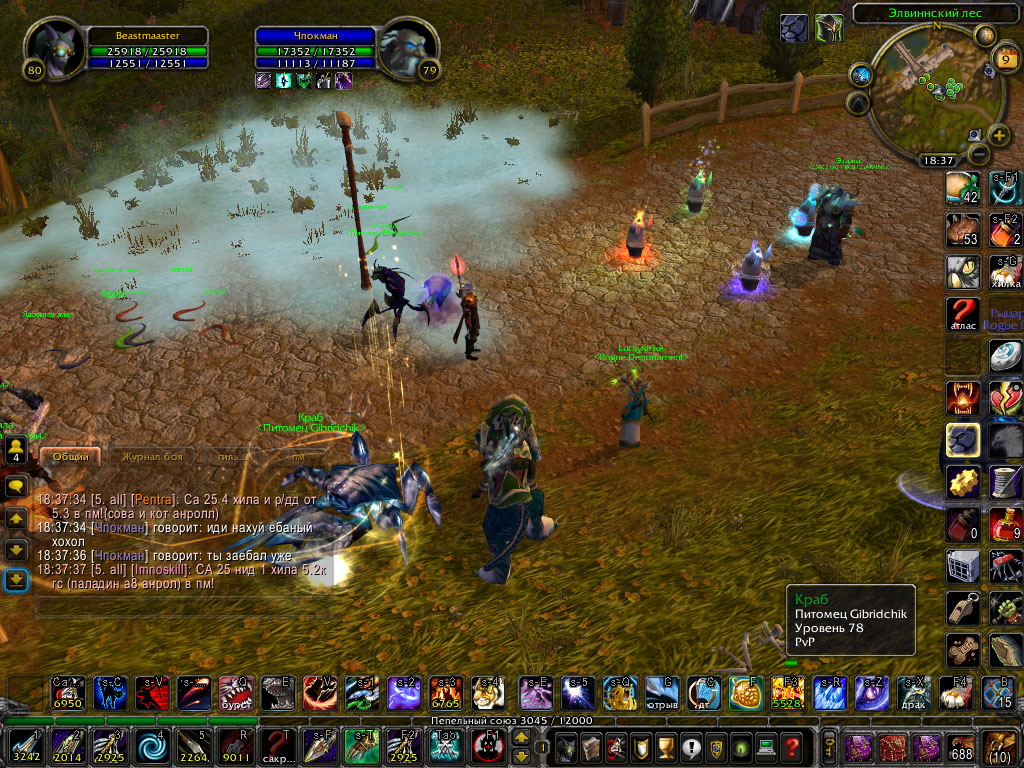Click the Beastmaaster player portrait
The width and height of the screenshot is (1024, 768).
pos(51,50)
